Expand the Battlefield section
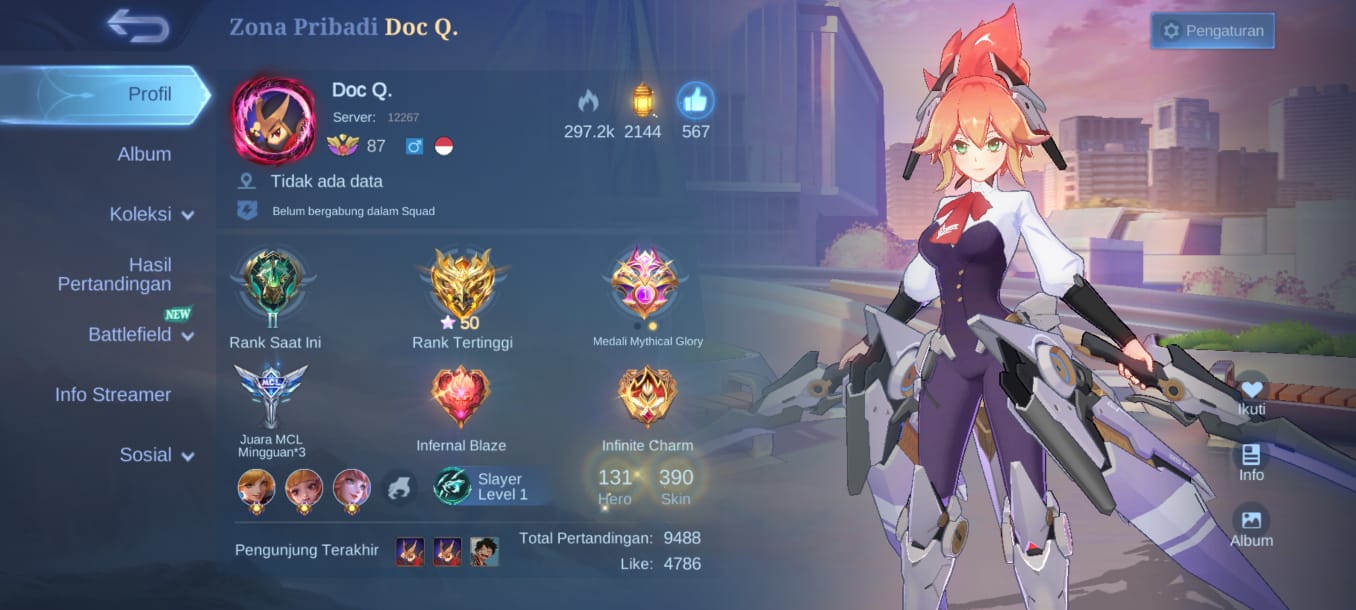The width and height of the screenshot is (1356, 610). (140, 335)
